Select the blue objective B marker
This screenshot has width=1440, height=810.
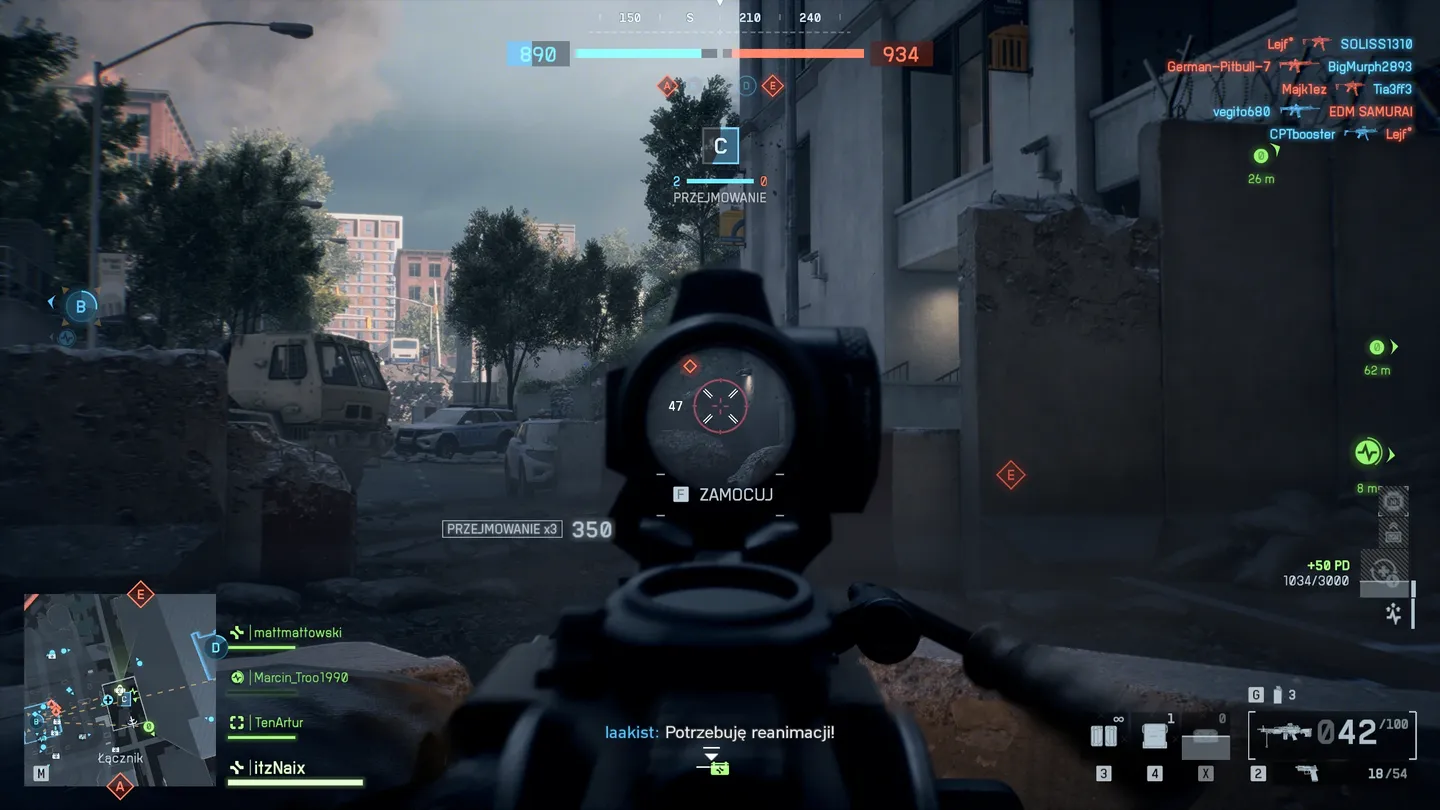click(x=81, y=305)
